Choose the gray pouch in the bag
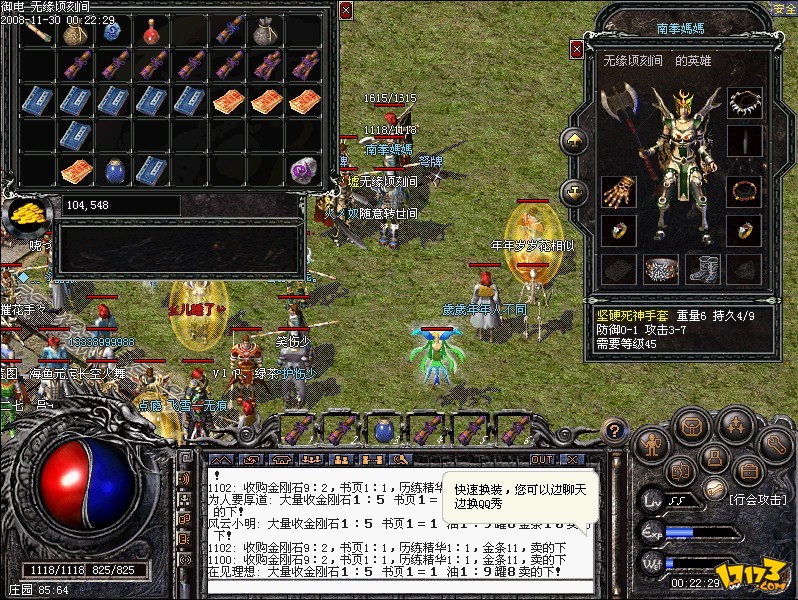This screenshot has height=600, width=798. point(267,33)
